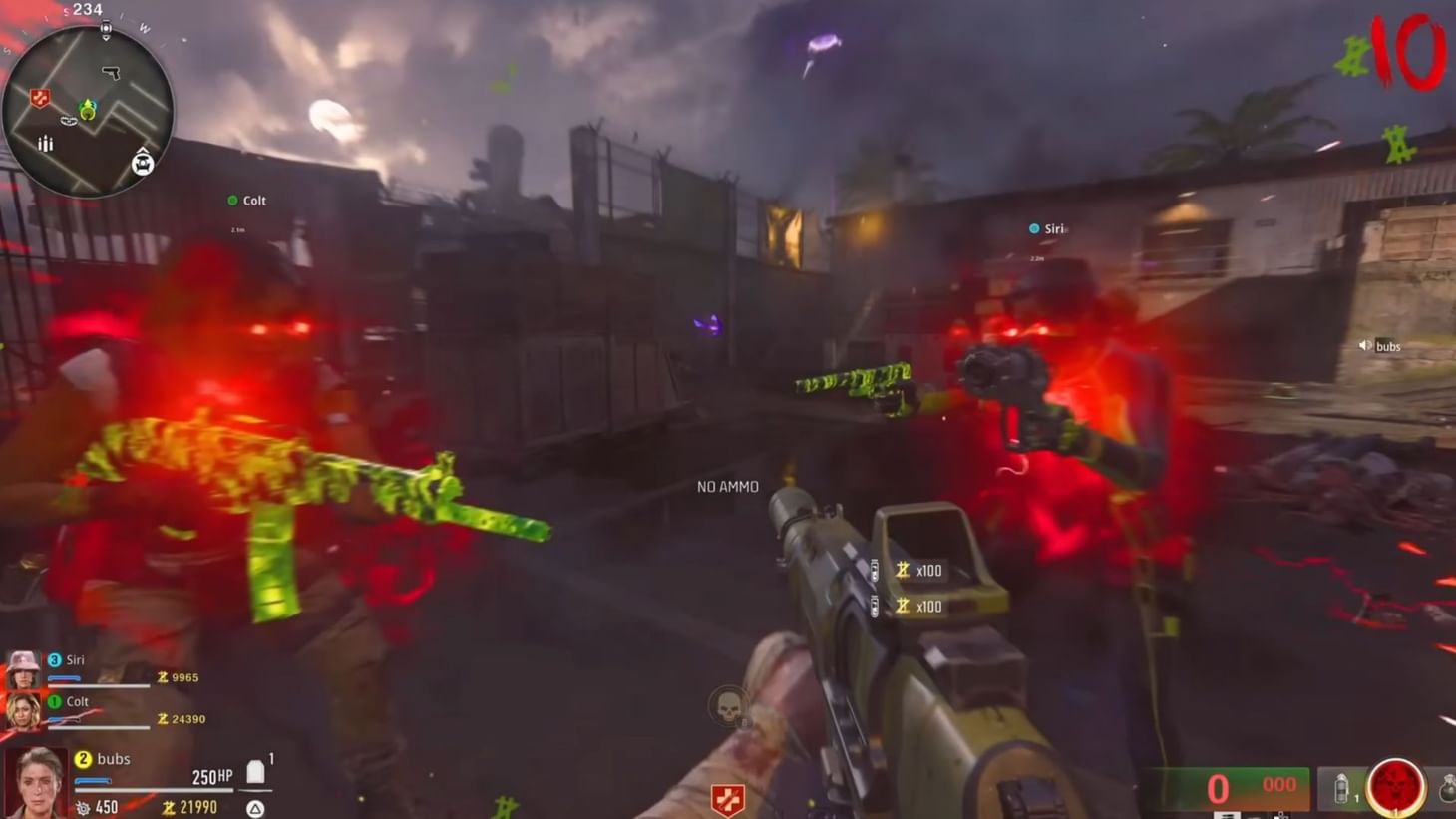Select the pistol wall-buy icon on the minimap

111,72
